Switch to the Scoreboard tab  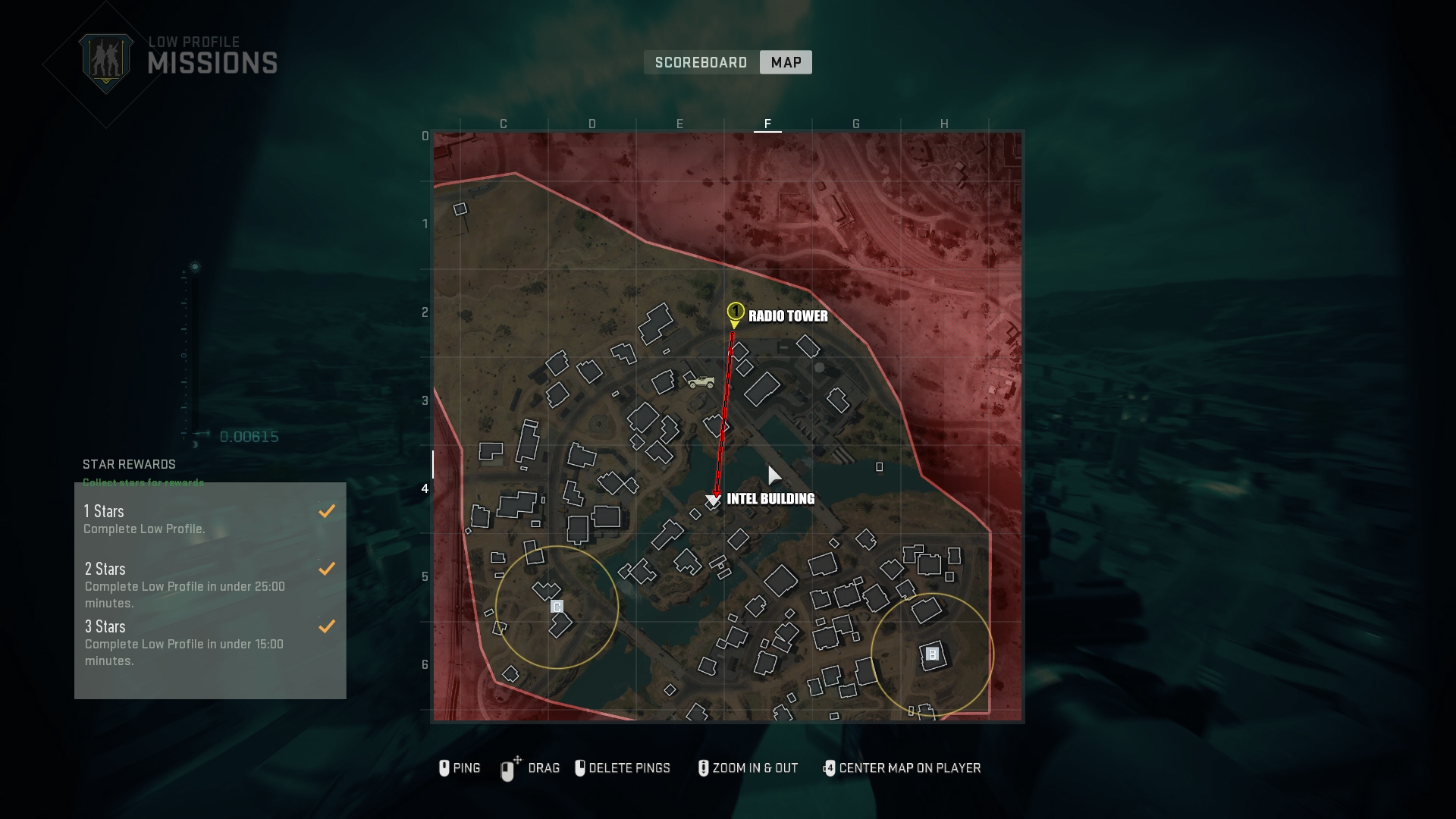(x=701, y=62)
